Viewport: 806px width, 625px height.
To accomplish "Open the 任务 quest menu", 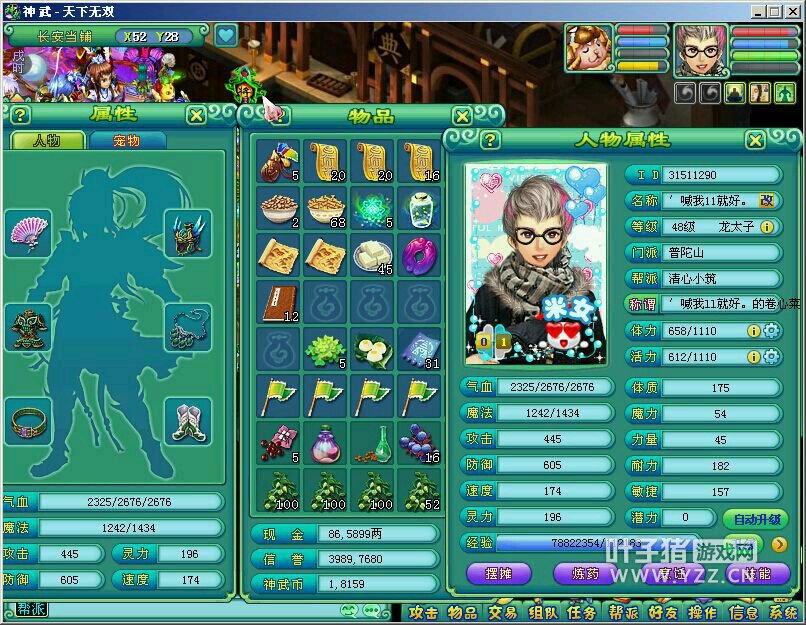I will pos(581,612).
